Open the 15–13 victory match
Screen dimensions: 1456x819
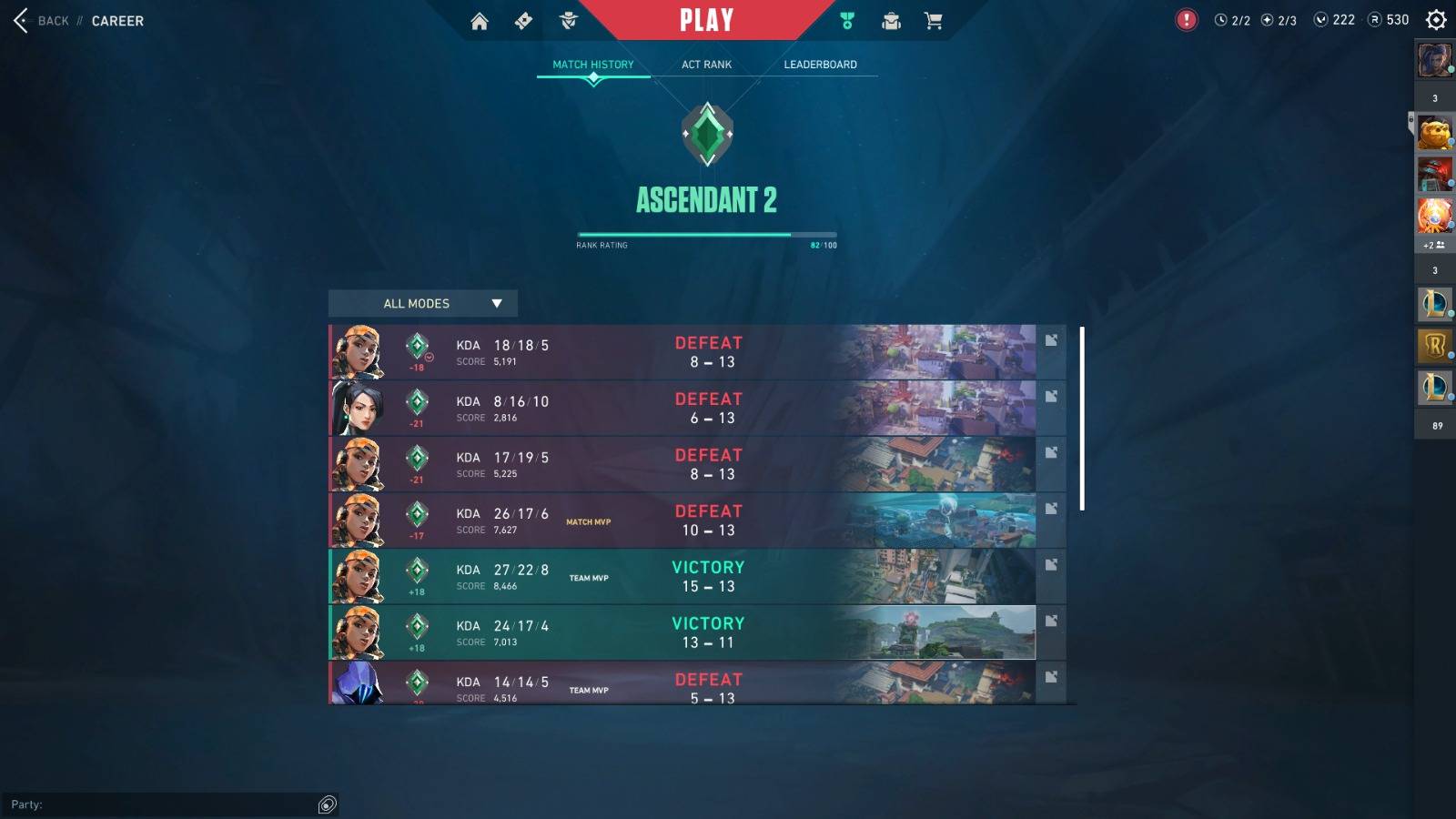click(x=682, y=577)
